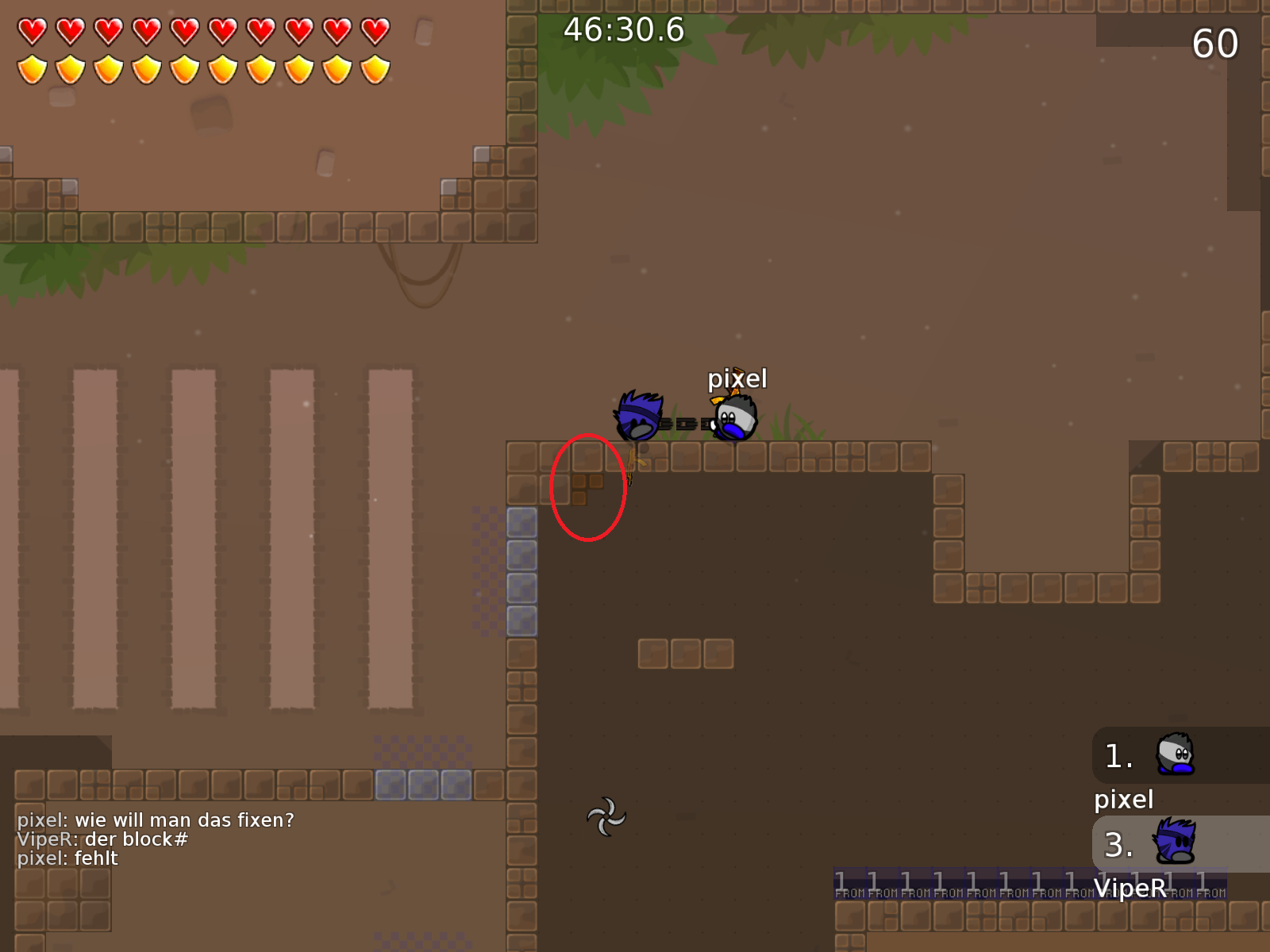
Task: Click the chain weapon held by pixel
Action: [689, 423]
